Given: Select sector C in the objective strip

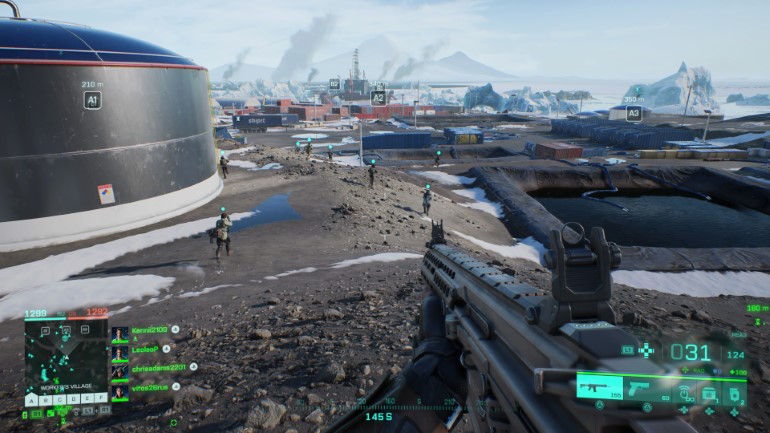Looking at the screenshot, I should [59, 399].
